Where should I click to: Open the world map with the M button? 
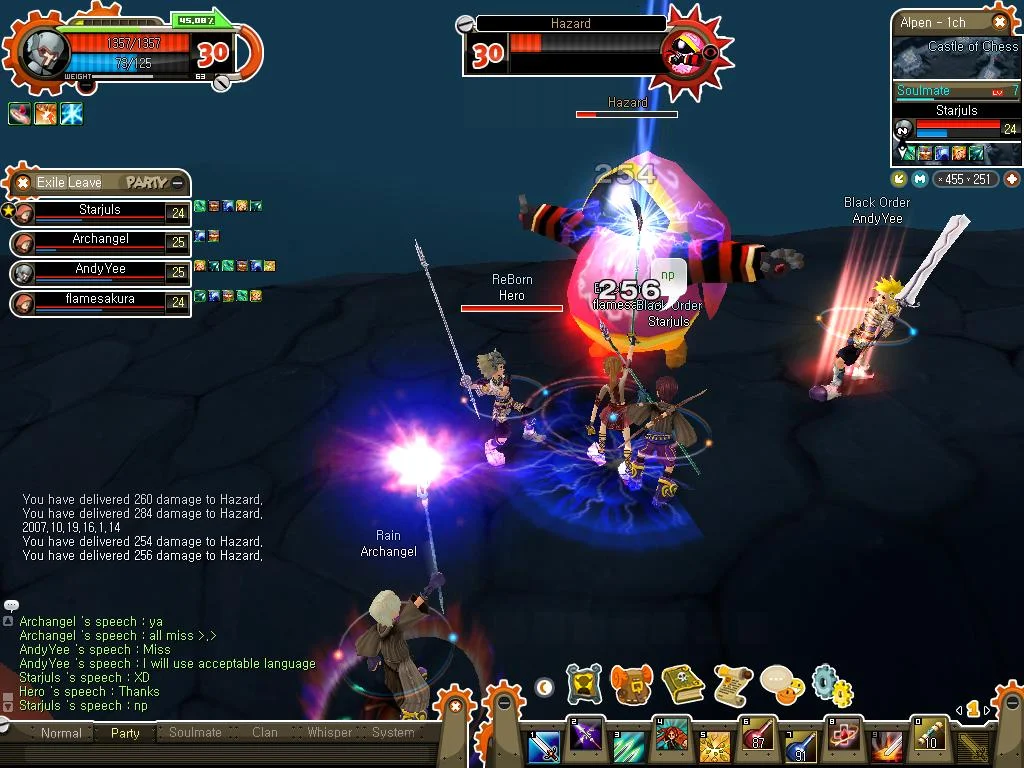point(919,179)
